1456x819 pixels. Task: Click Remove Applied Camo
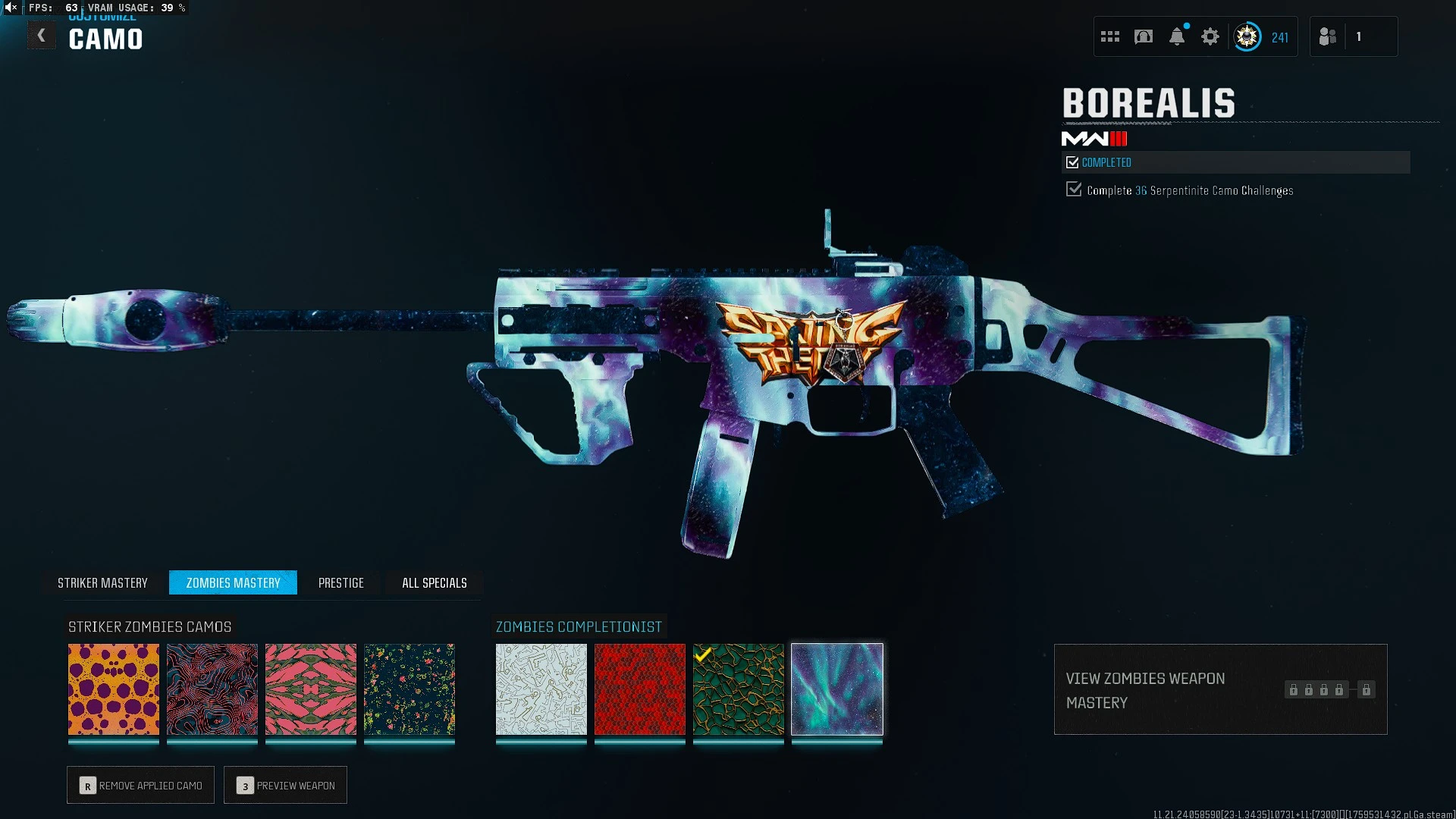click(141, 786)
